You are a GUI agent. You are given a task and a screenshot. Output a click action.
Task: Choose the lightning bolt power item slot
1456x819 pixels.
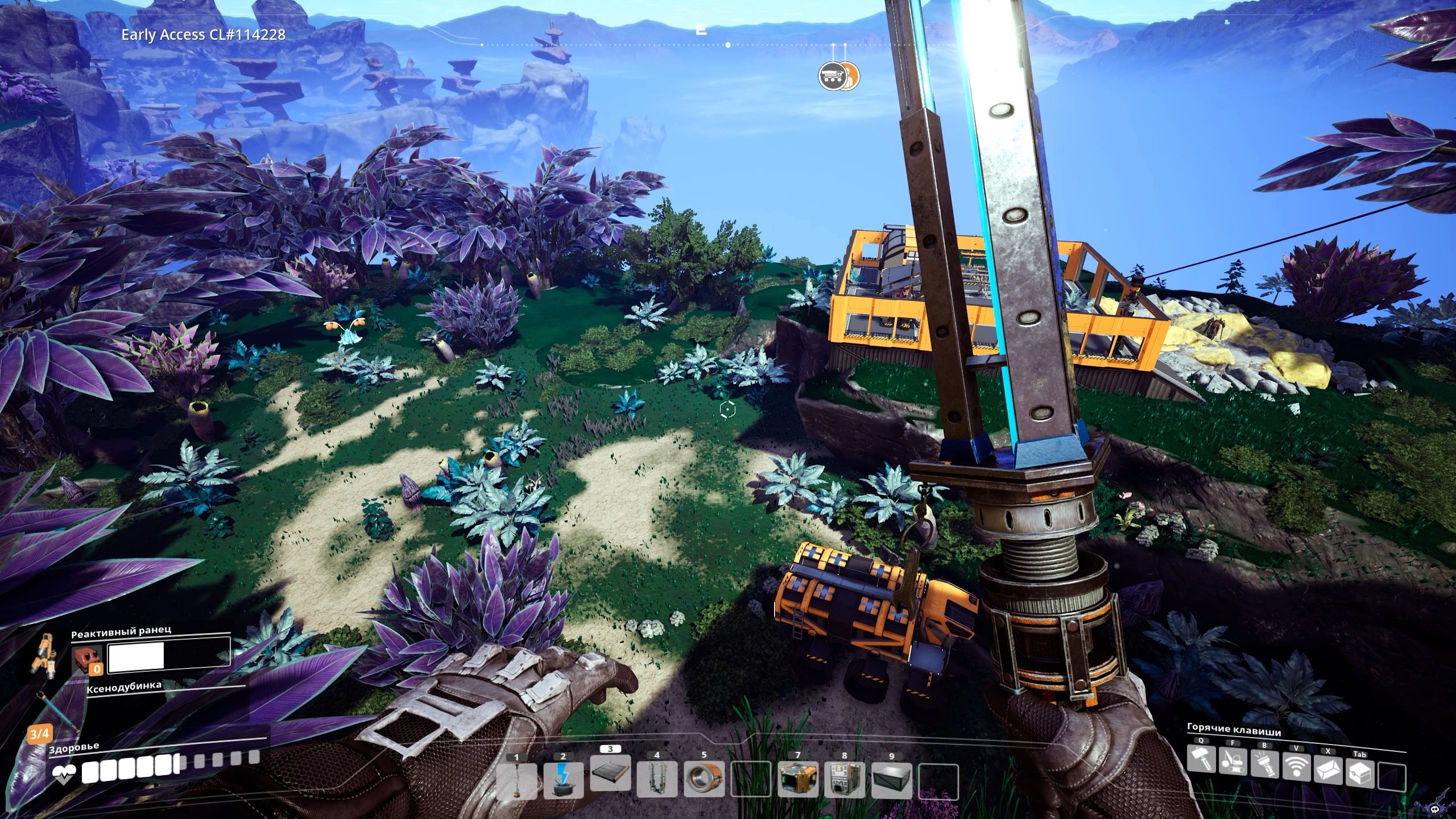[563, 780]
